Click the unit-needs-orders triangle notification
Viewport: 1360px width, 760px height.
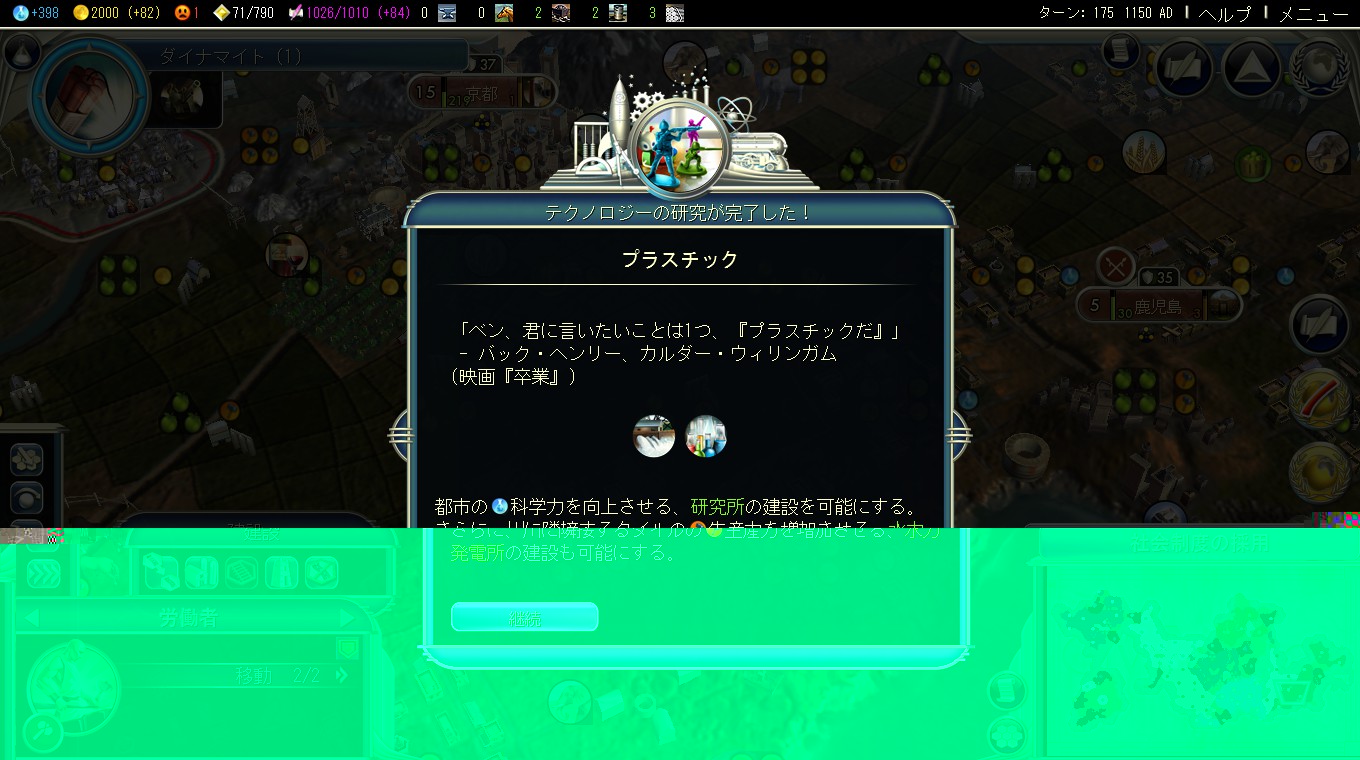(x=1250, y=67)
